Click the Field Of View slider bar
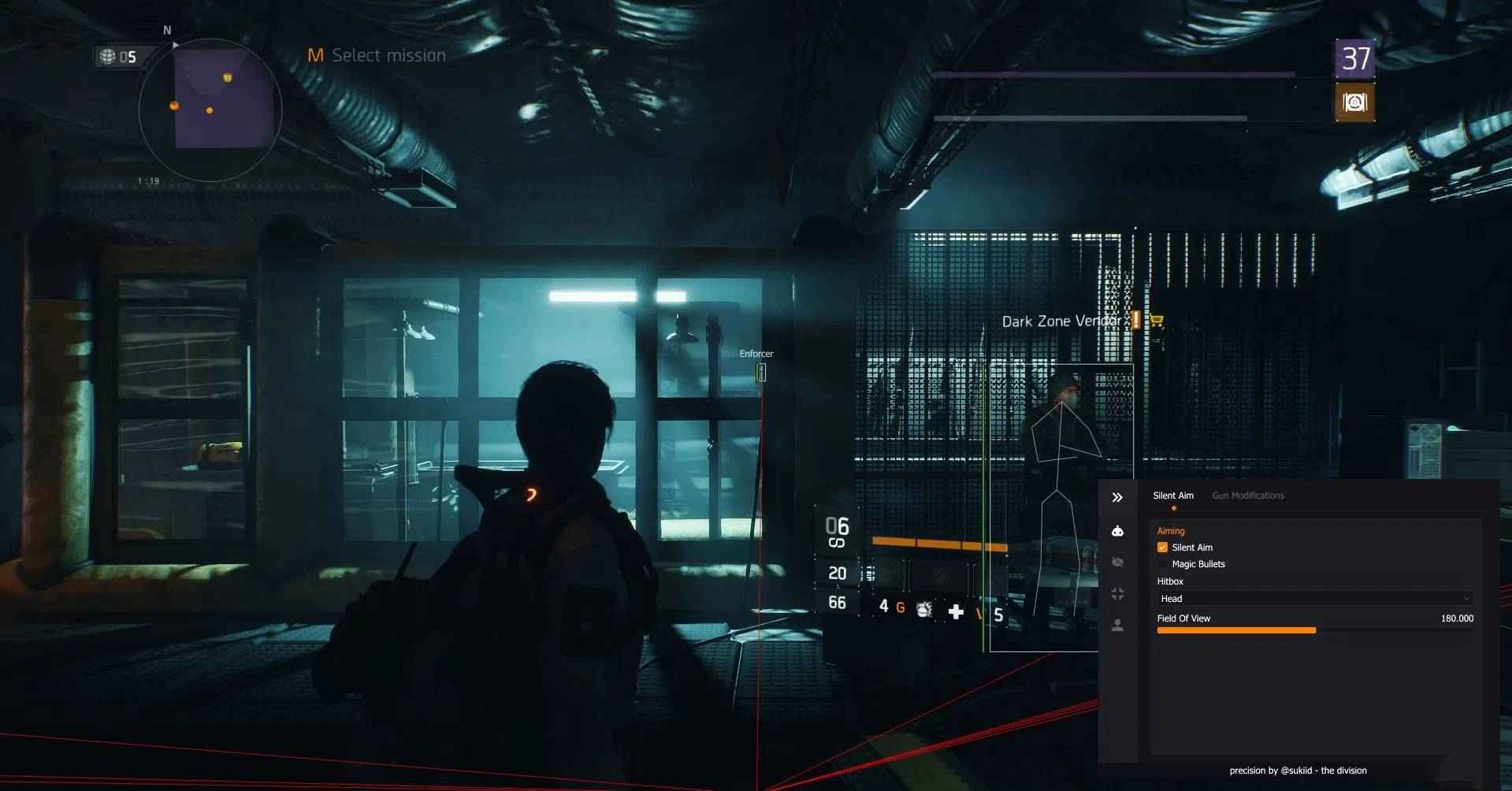 tap(1236, 630)
